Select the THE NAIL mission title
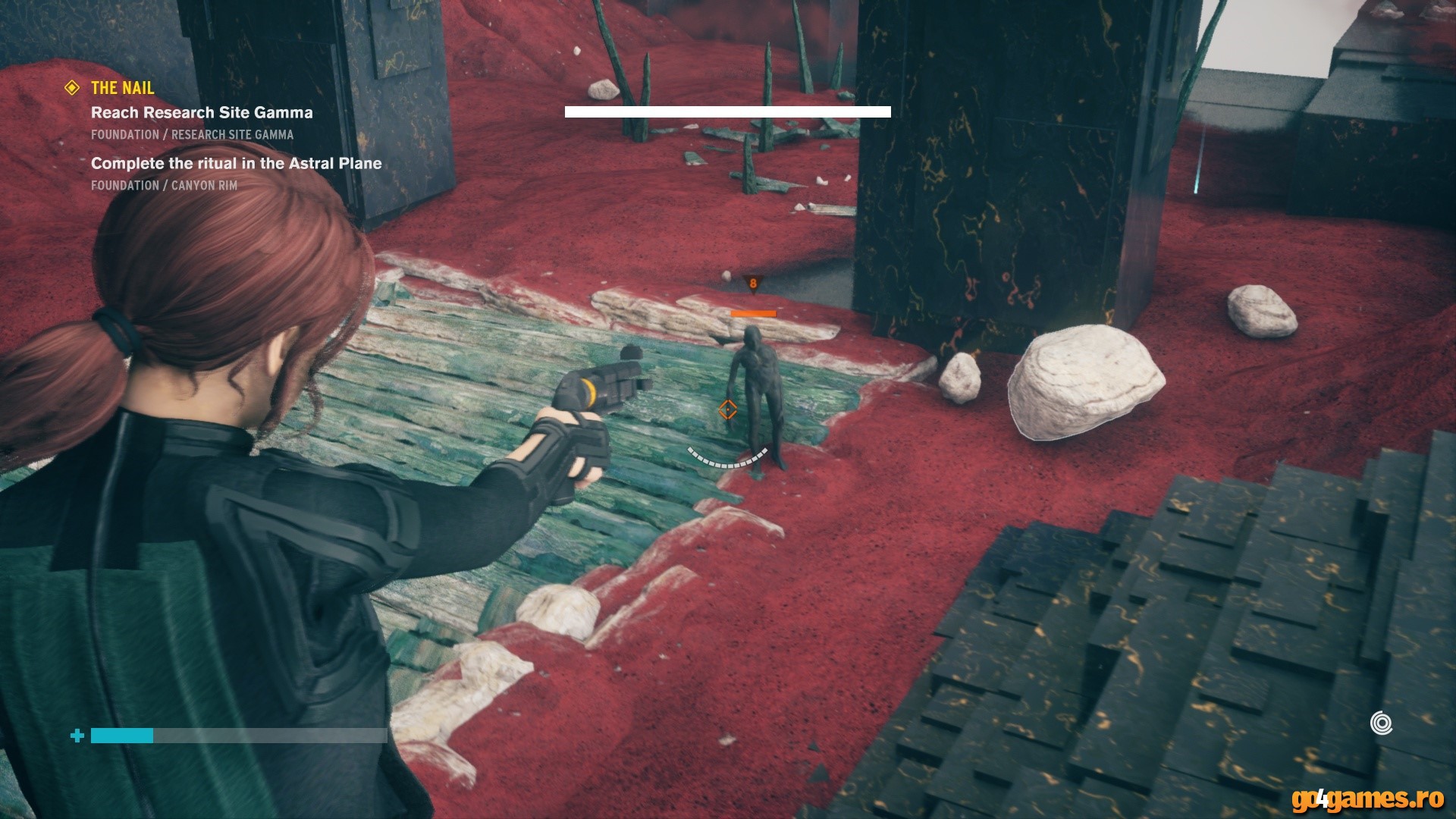The width and height of the screenshot is (1456, 819). click(x=122, y=88)
